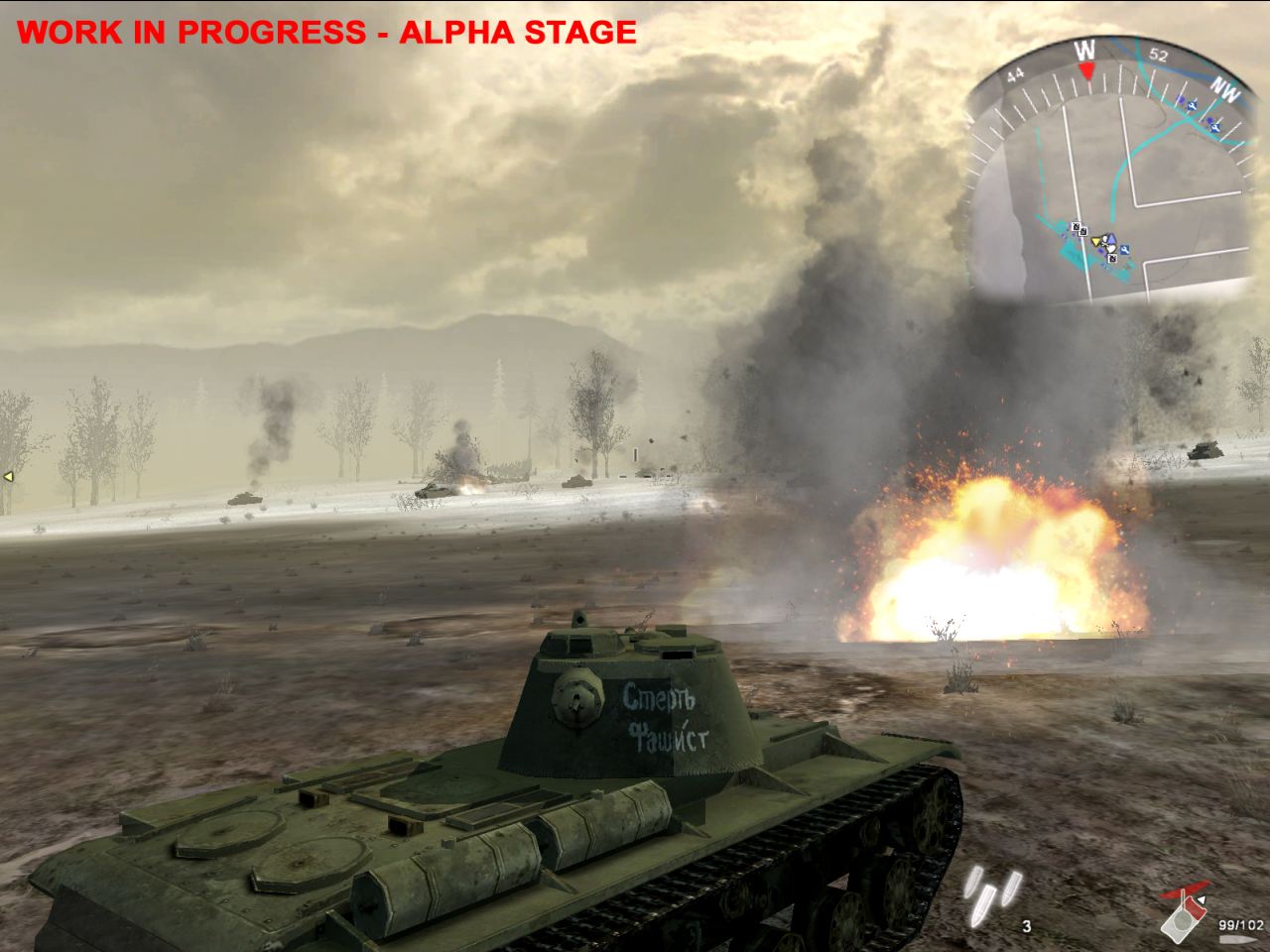Click the red damage bar above the tank icon
This screenshot has width=1270, height=952.
tap(1185, 888)
